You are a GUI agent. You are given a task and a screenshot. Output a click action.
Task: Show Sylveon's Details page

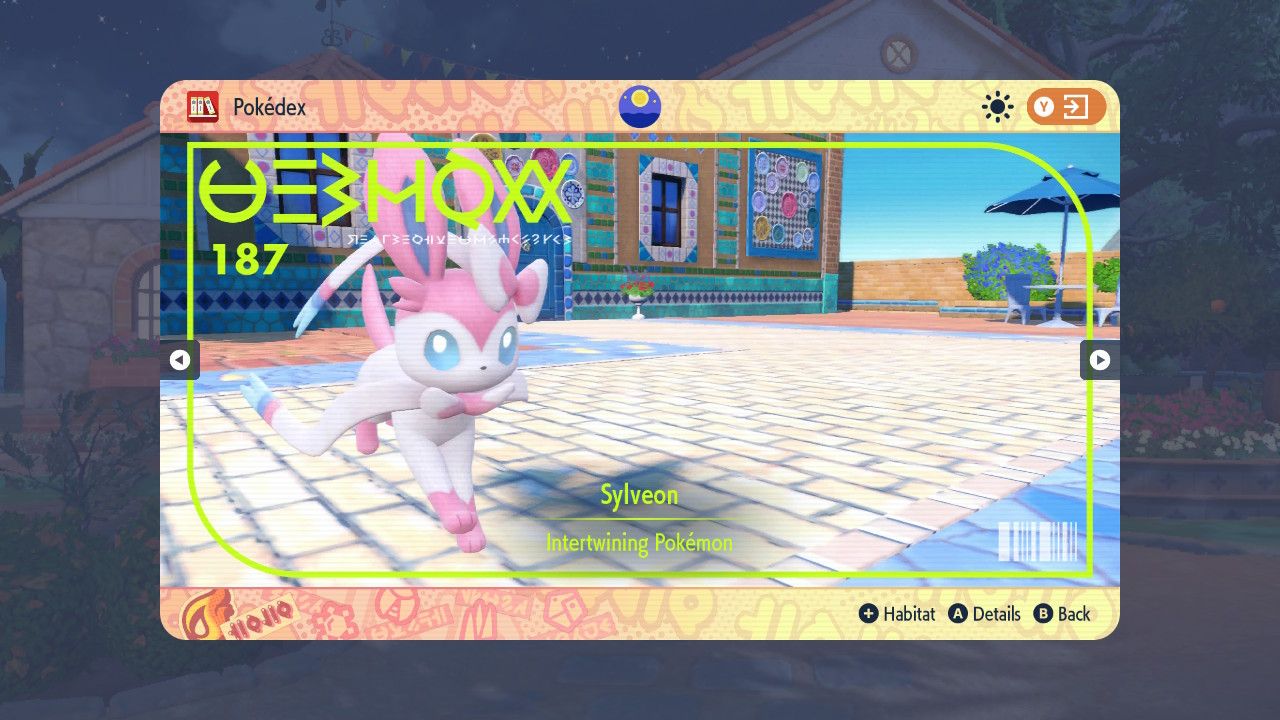tap(985, 614)
